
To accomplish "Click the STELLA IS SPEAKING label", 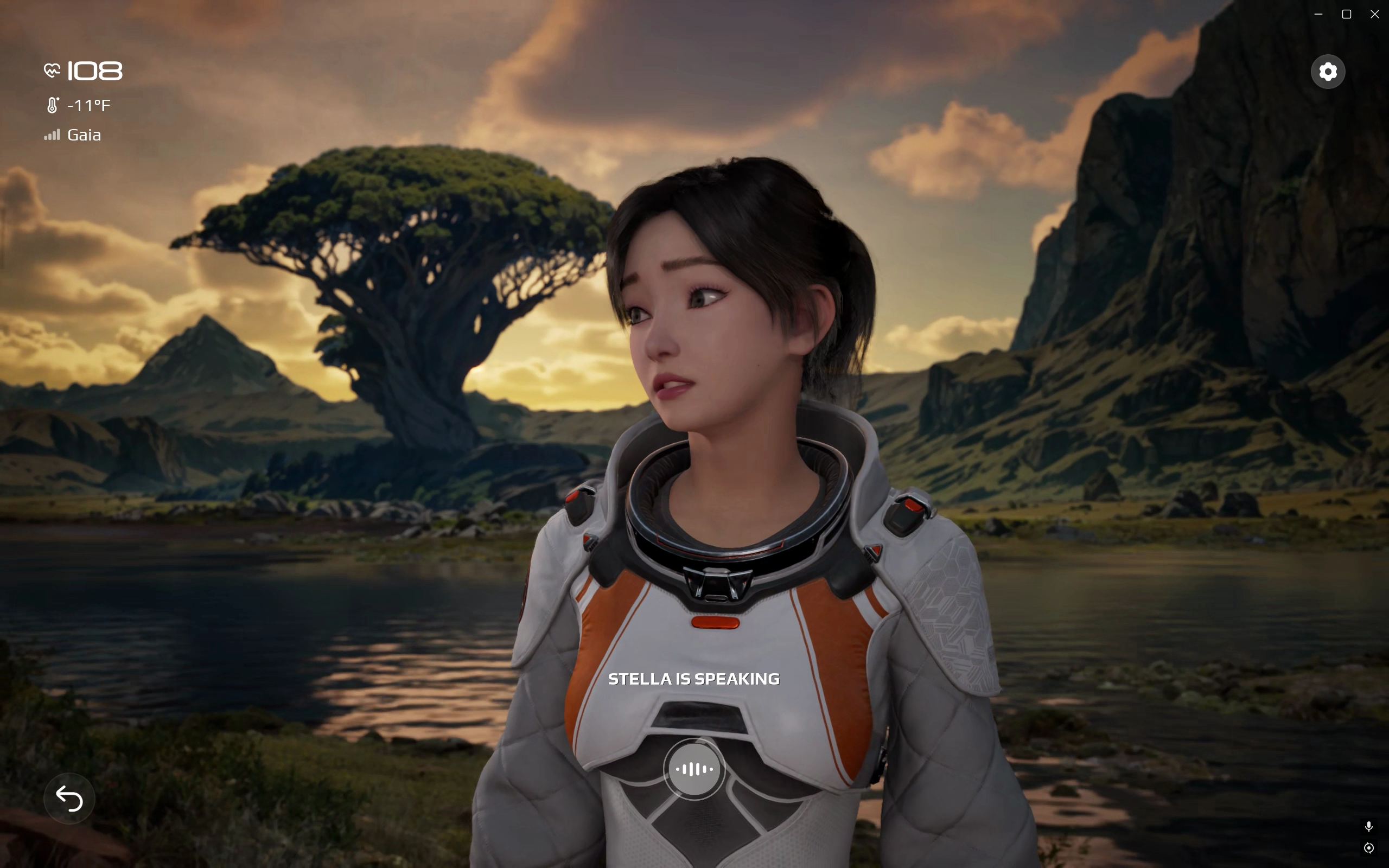I will click(x=694, y=679).
